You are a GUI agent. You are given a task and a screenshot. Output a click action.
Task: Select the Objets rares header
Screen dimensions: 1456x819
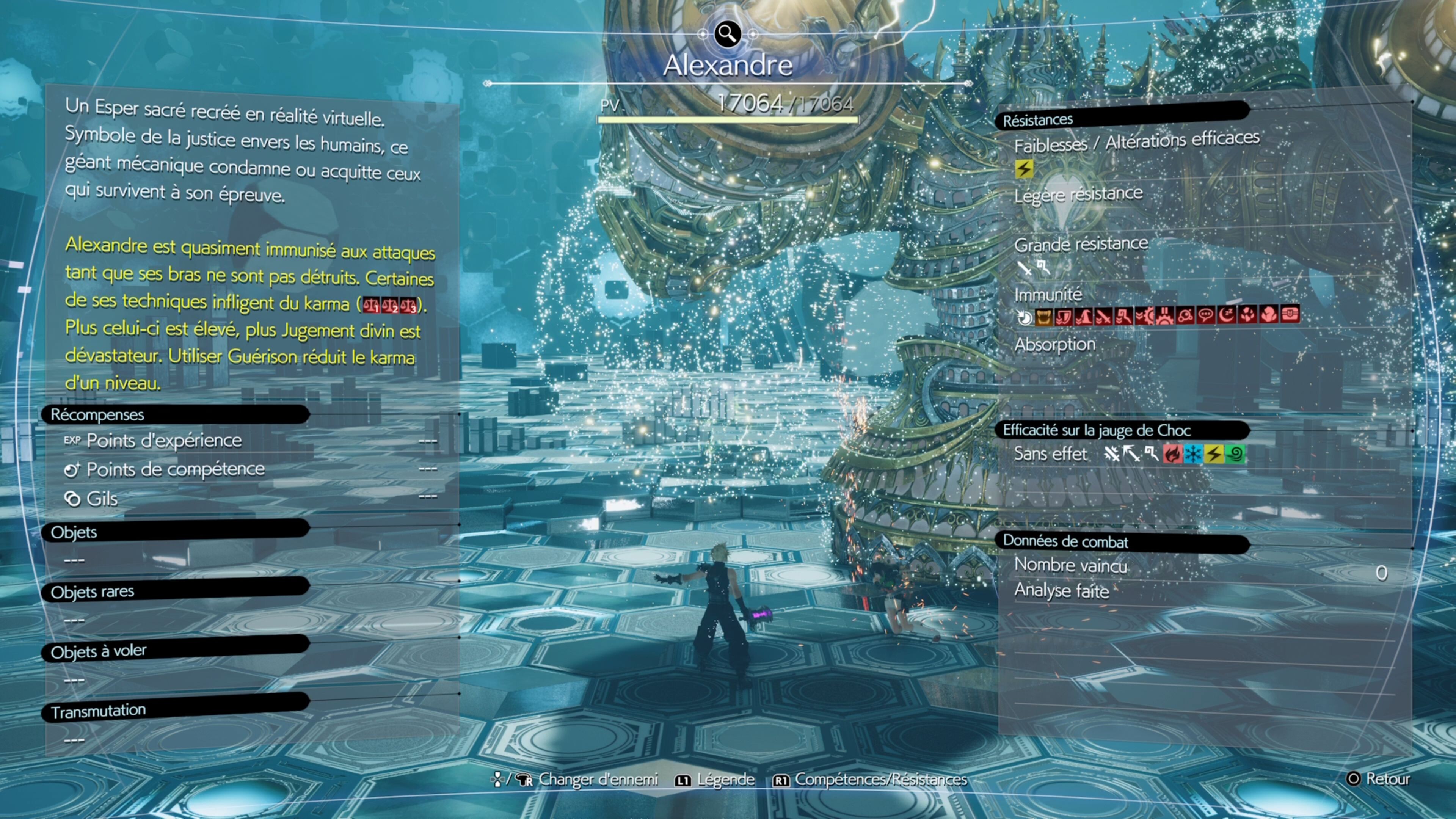click(x=93, y=591)
